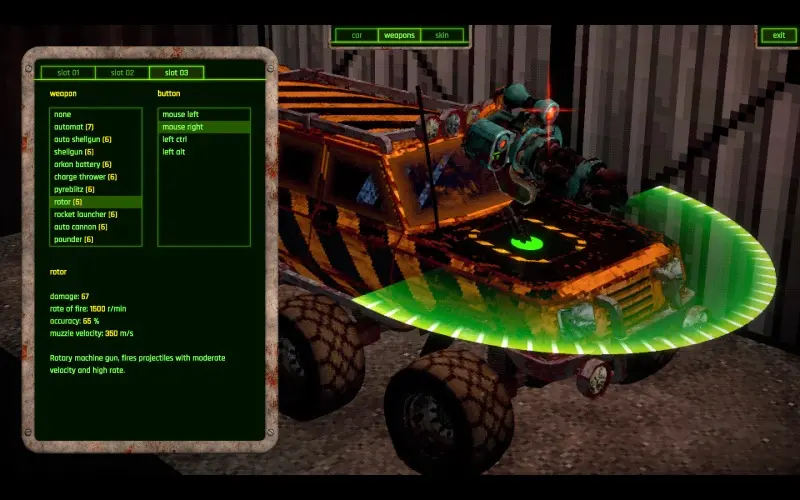Equip the arkon battery weapon
800x500 pixels.
pos(83,165)
